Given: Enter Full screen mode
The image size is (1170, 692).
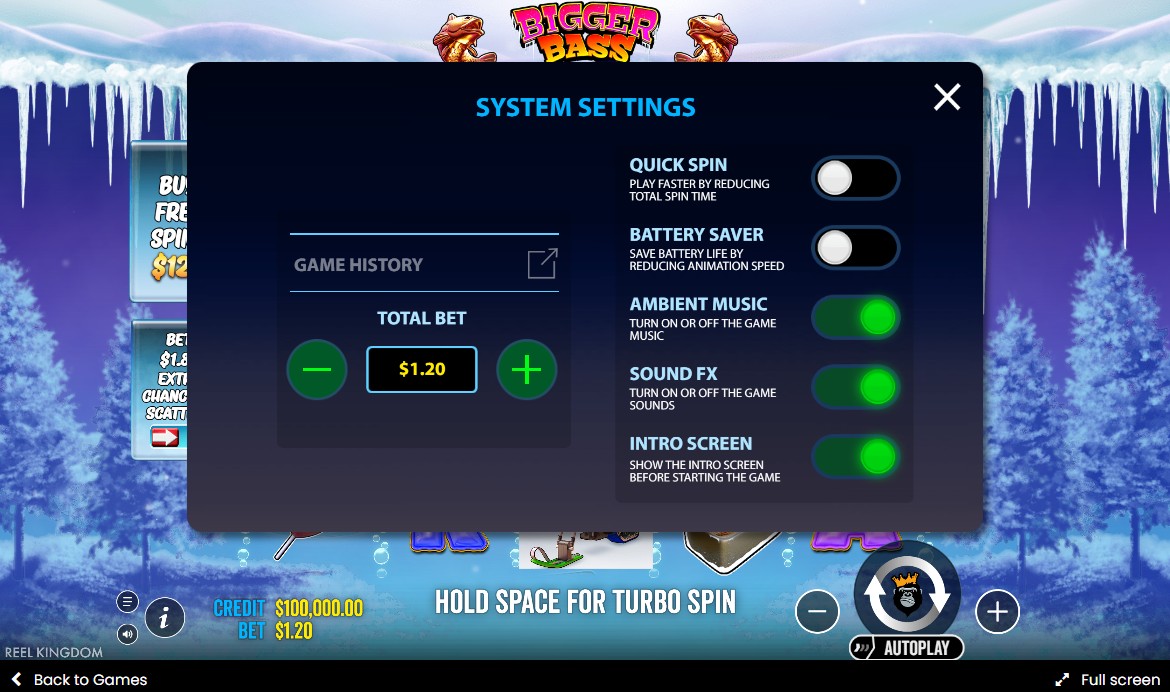Looking at the screenshot, I should (x=1108, y=680).
